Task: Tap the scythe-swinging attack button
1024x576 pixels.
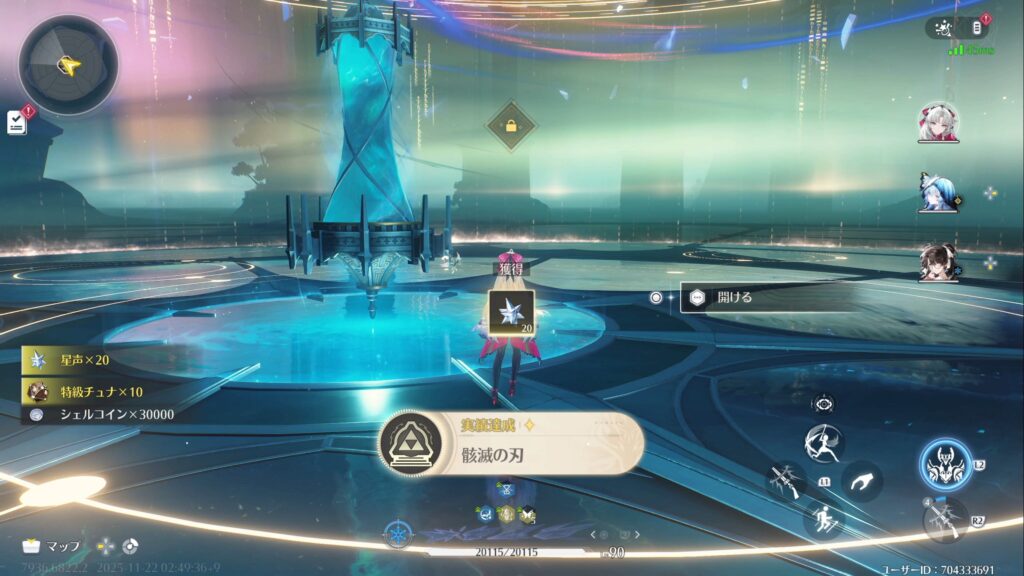Action: pos(785,479)
